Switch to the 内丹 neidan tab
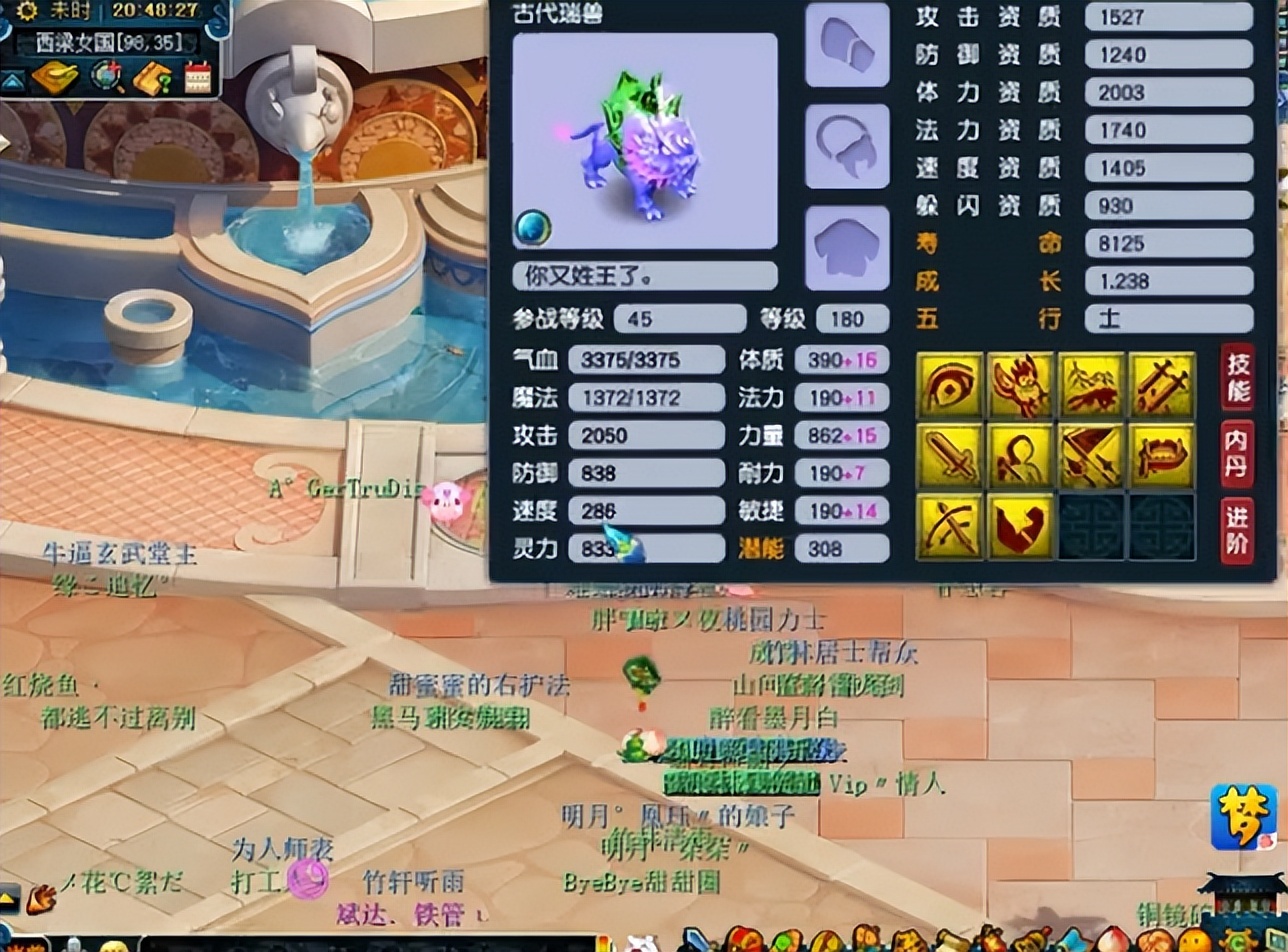The height and width of the screenshot is (952, 1288). click(x=1237, y=455)
